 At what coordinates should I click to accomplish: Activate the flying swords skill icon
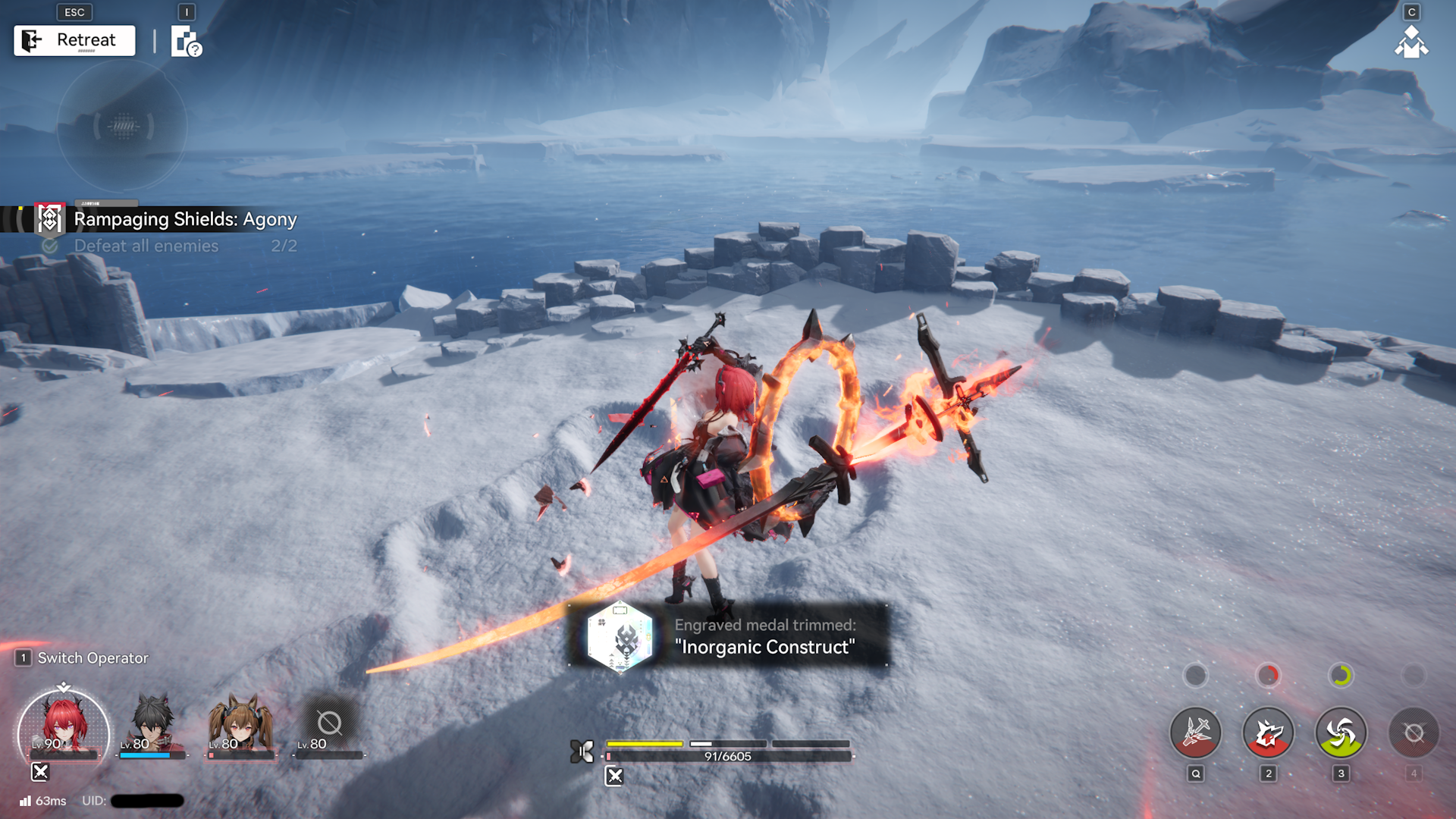tap(1195, 733)
